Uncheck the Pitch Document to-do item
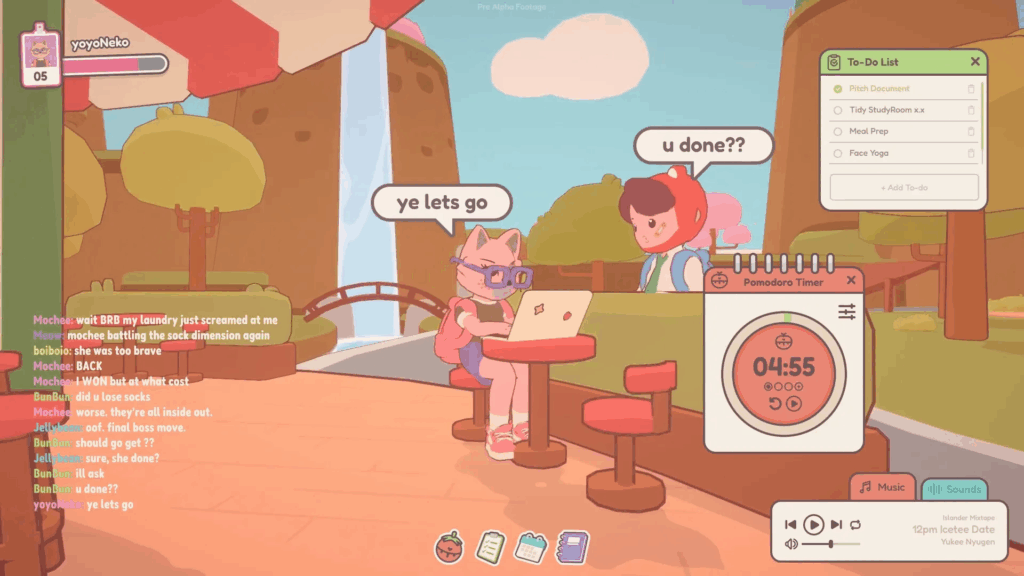Image resolution: width=1024 pixels, height=576 pixels. point(838,89)
